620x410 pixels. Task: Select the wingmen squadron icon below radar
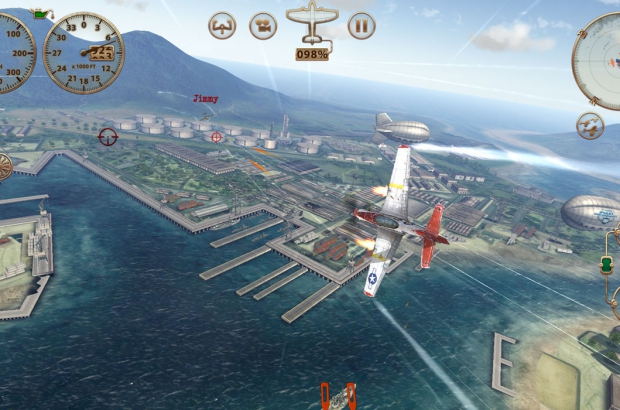(x=590, y=126)
